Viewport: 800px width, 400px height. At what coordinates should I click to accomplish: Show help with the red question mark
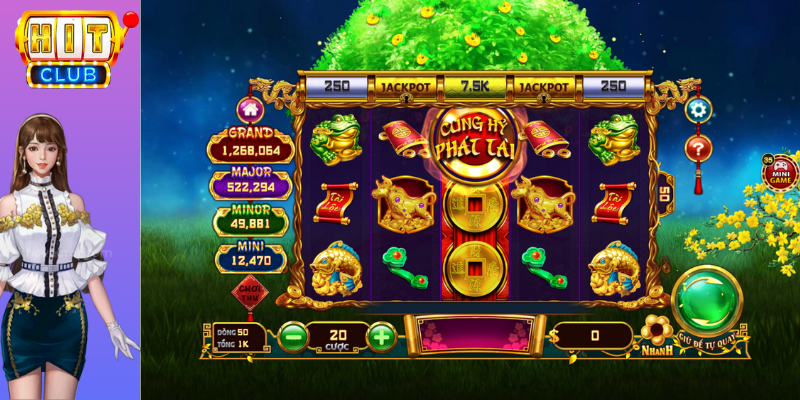pyautogui.click(x=697, y=148)
